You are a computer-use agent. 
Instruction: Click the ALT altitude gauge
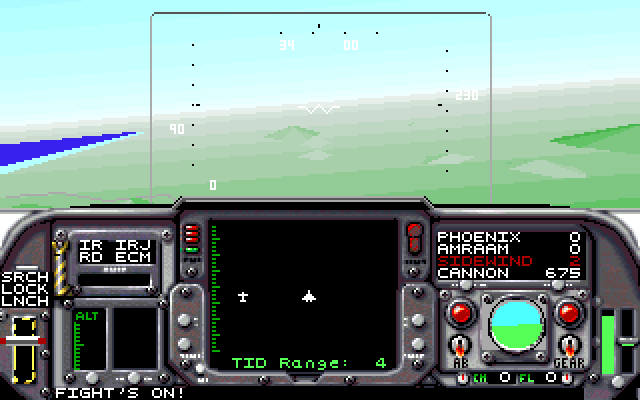coord(88,339)
